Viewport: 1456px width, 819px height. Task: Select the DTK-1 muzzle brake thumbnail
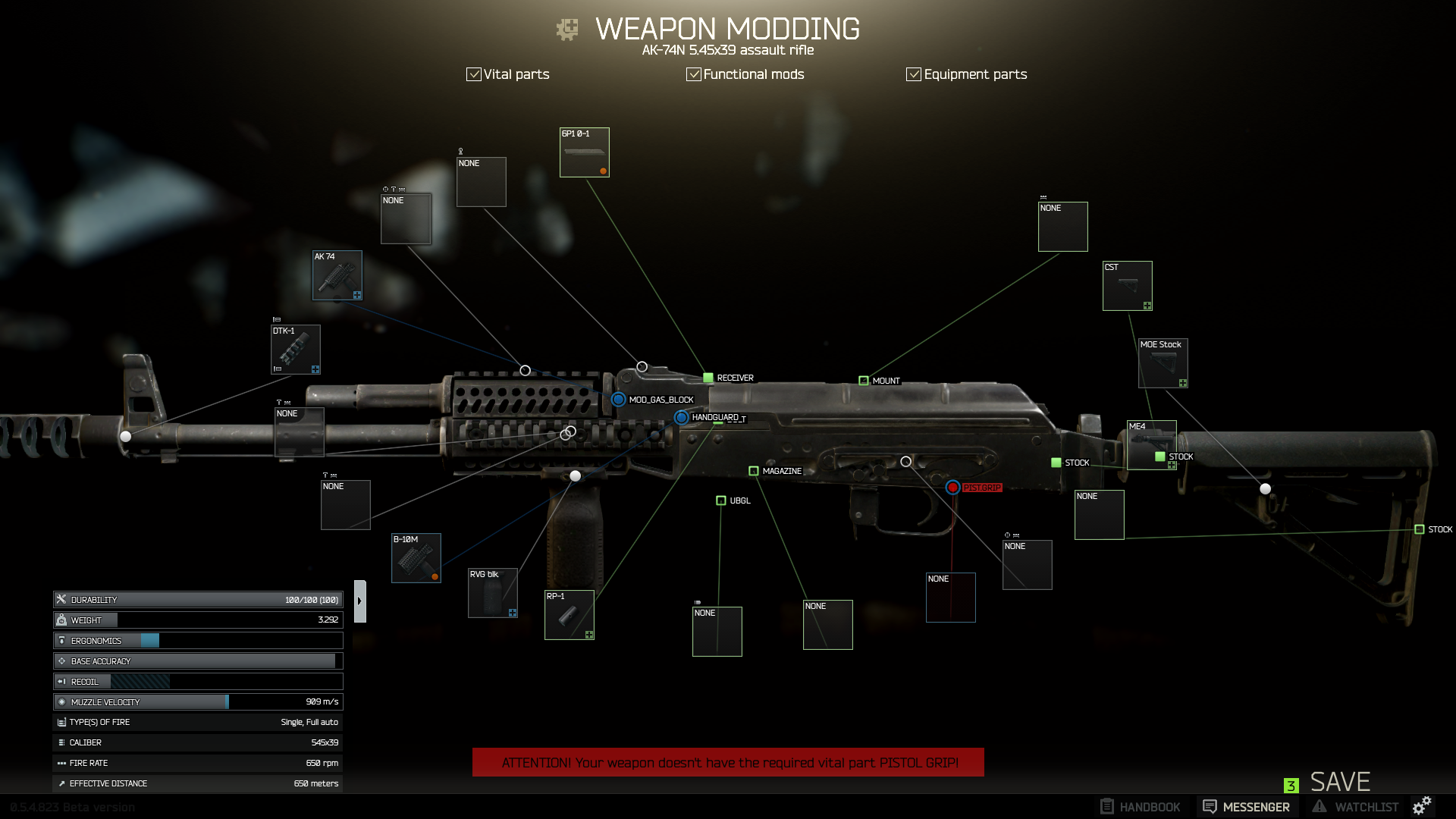[297, 350]
